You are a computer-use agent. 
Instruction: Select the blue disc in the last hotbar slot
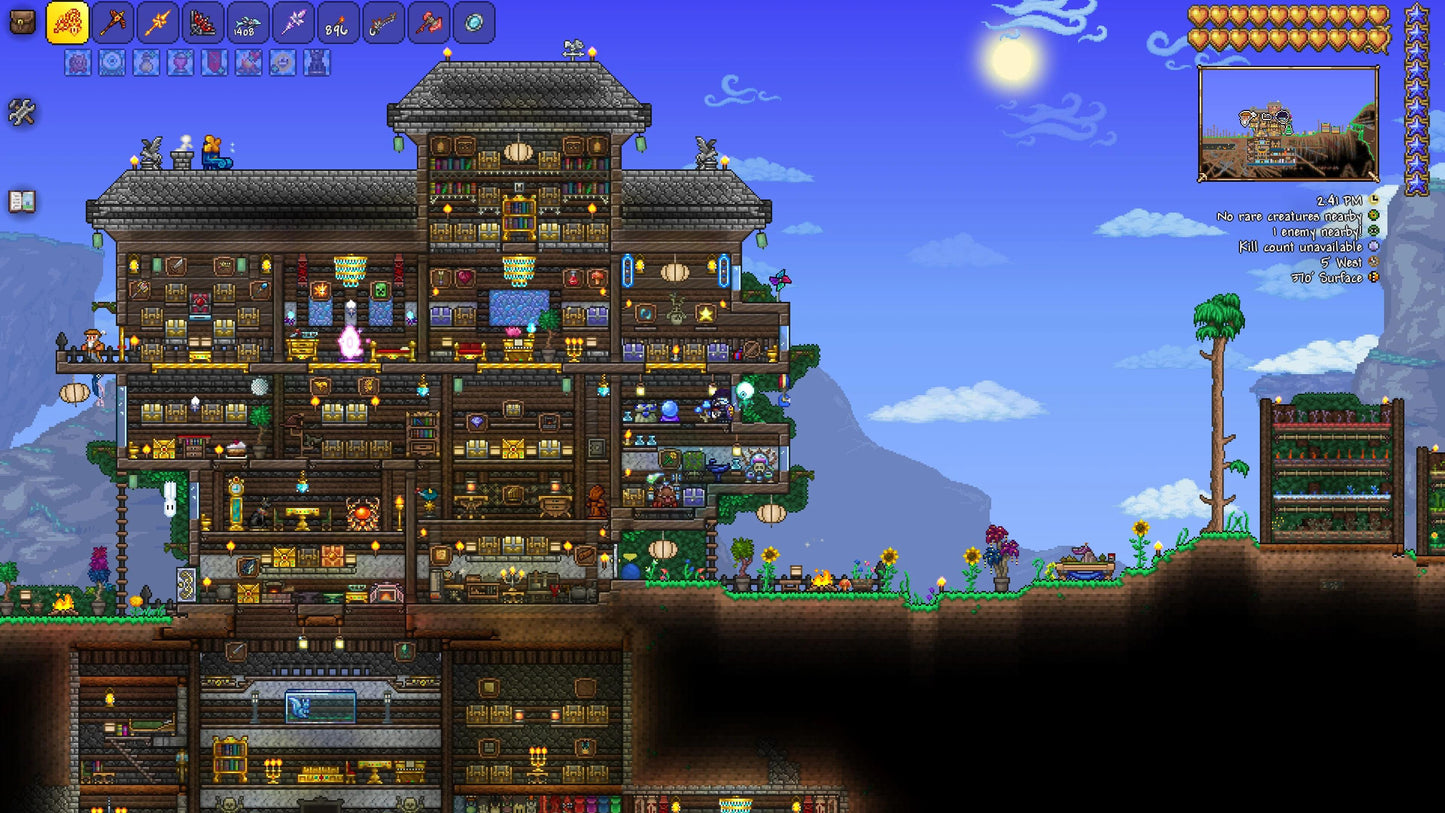click(x=473, y=22)
